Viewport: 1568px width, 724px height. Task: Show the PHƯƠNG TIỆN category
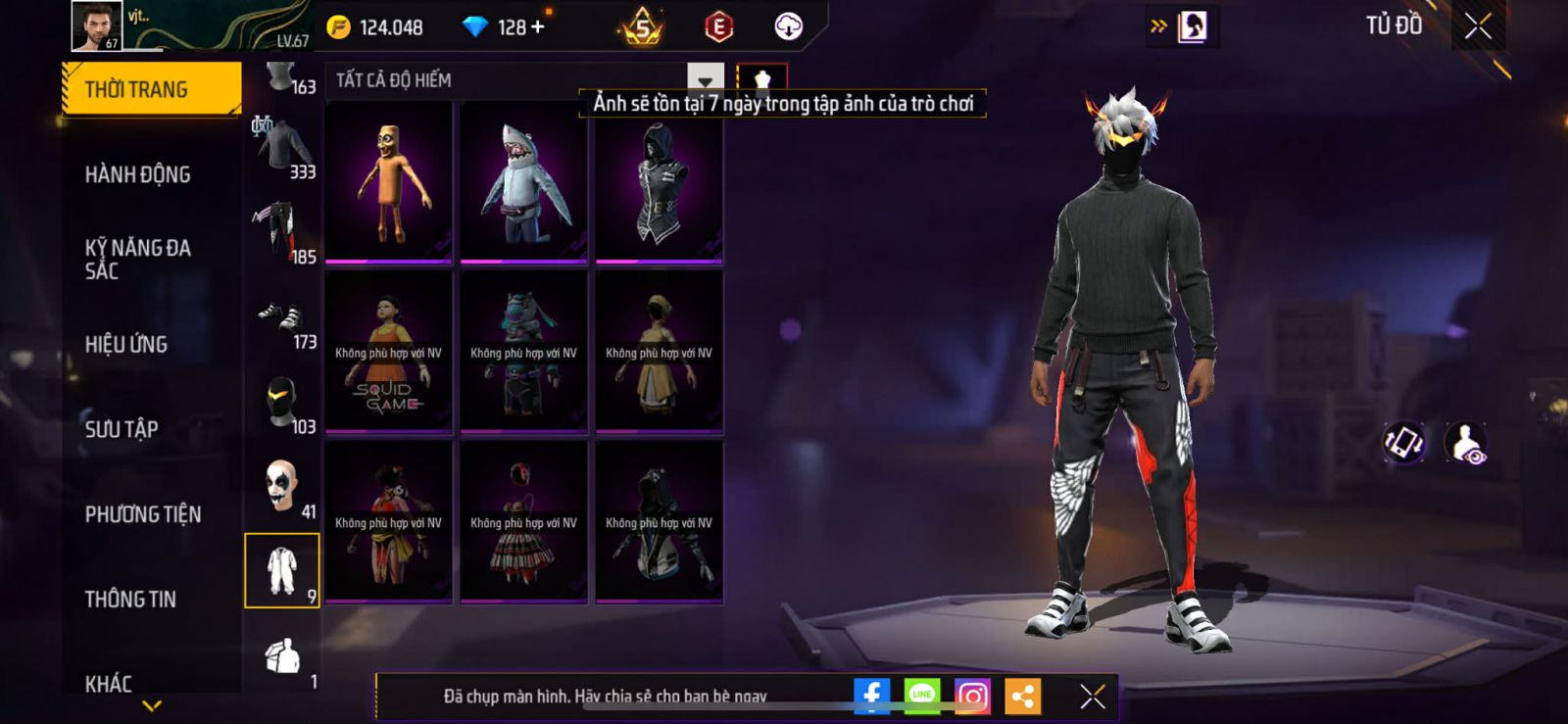pyautogui.click(x=143, y=514)
